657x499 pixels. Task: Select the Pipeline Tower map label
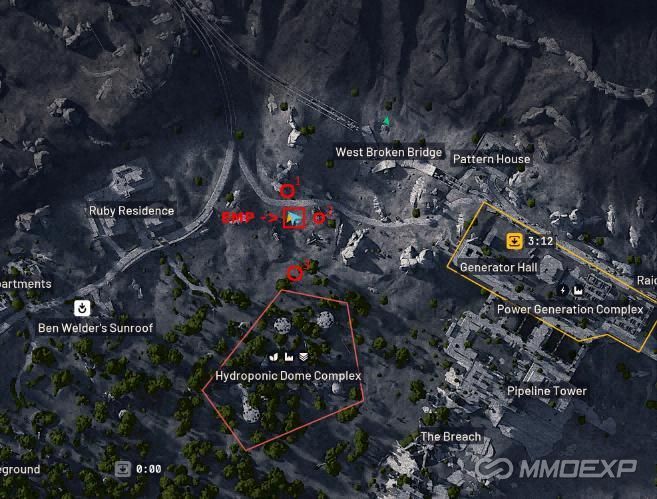pyautogui.click(x=546, y=391)
